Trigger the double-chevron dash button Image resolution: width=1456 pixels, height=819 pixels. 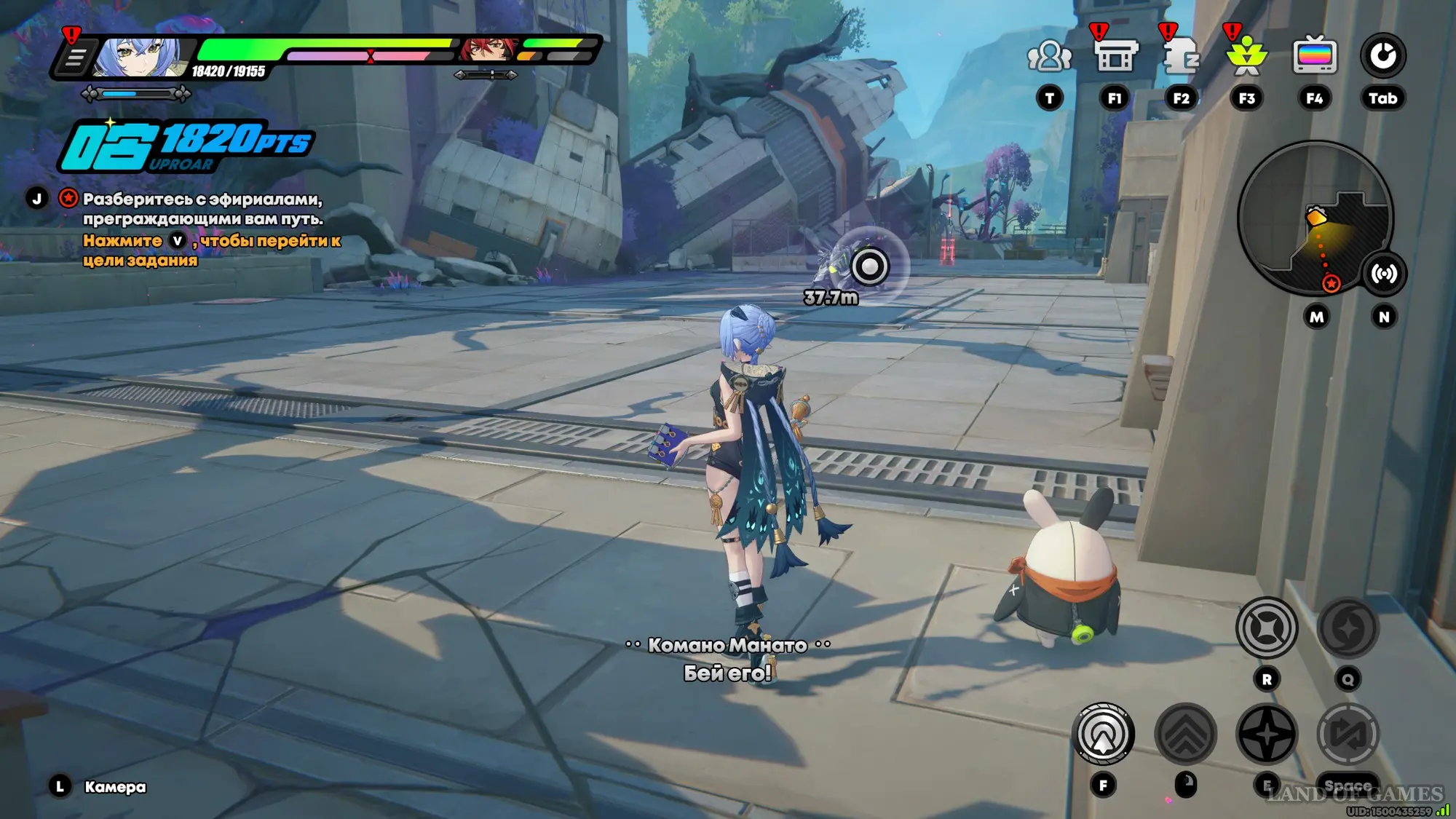pos(1185,735)
